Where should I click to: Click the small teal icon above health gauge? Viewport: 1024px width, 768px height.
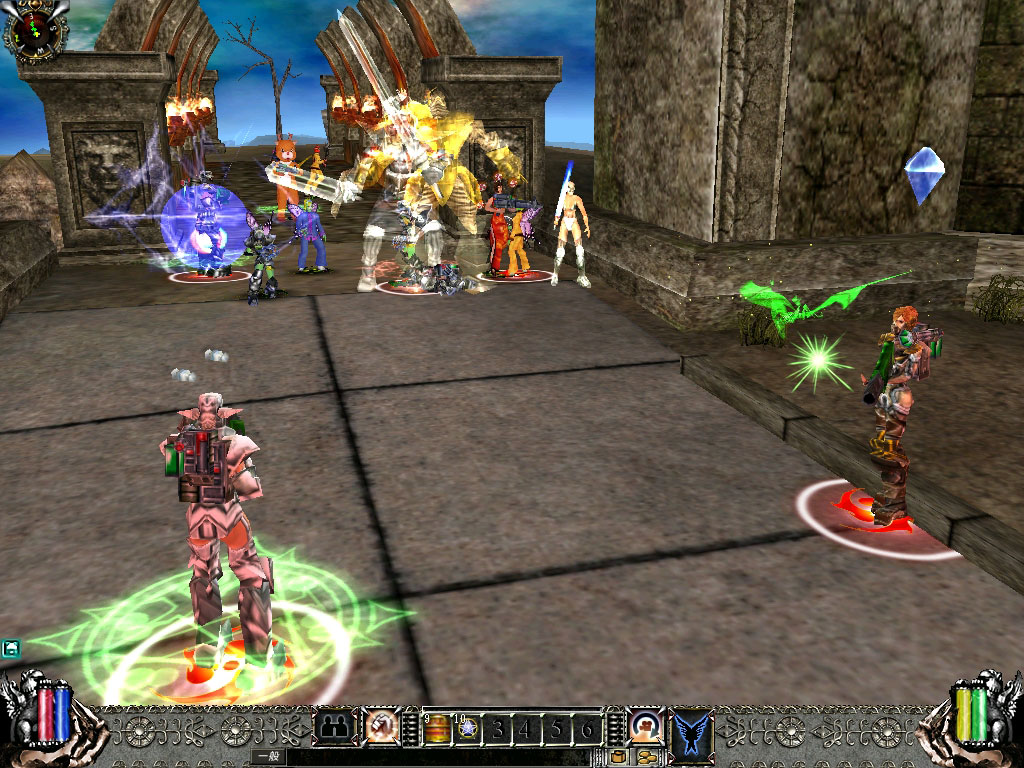(x=10, y=649)
